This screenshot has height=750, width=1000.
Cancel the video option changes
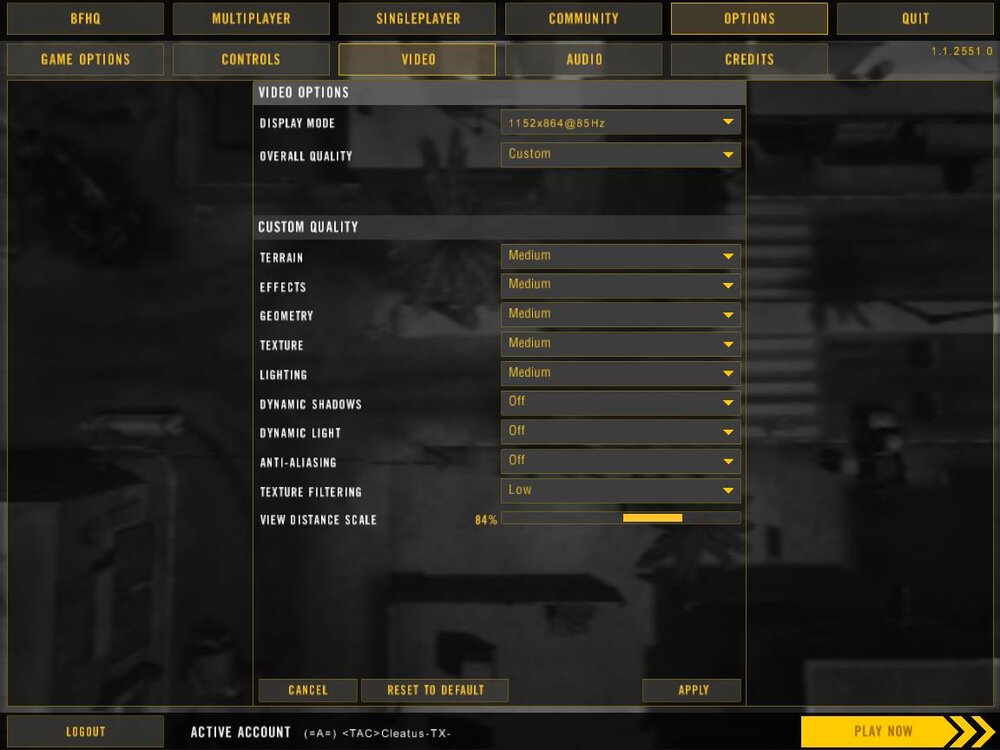(307, 690)
